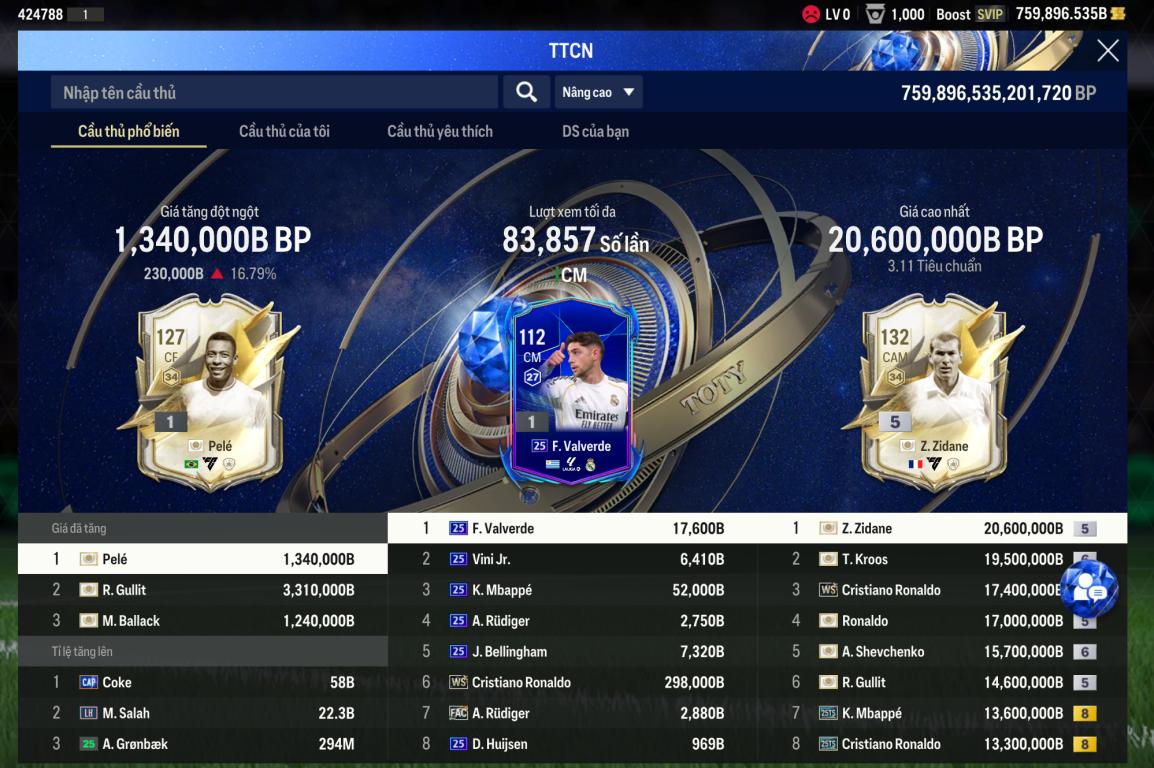
Task: Close the TTCN window
Action: pyautogui.click(x=1107, y=51)
